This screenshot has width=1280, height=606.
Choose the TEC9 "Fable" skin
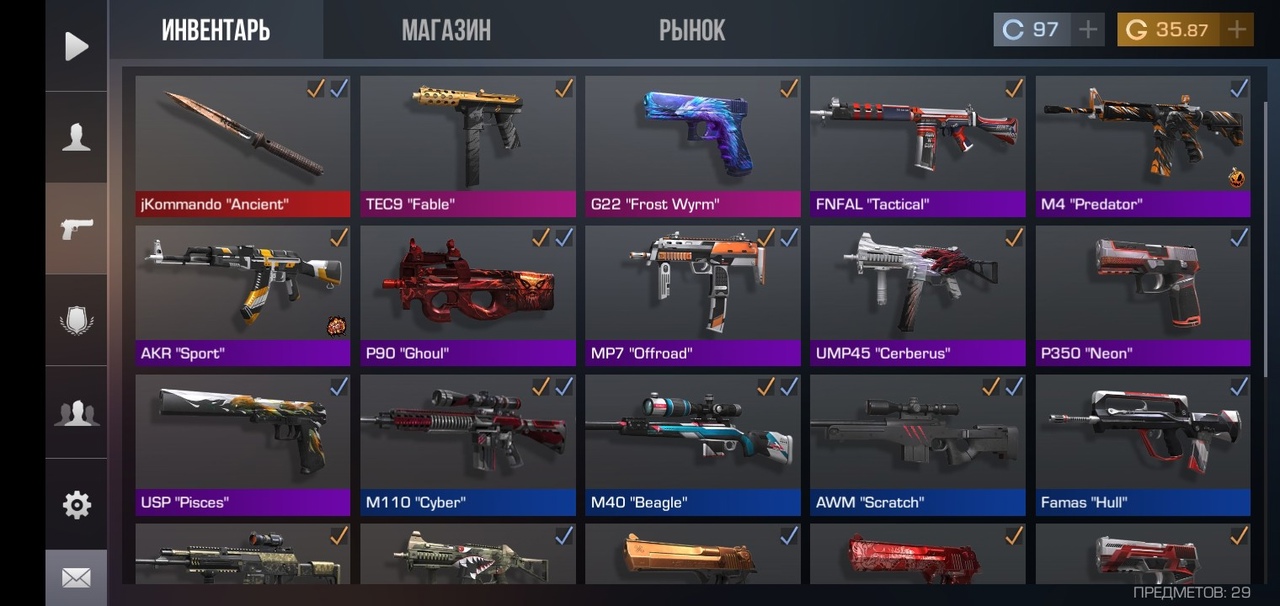[x=468, y=146]
